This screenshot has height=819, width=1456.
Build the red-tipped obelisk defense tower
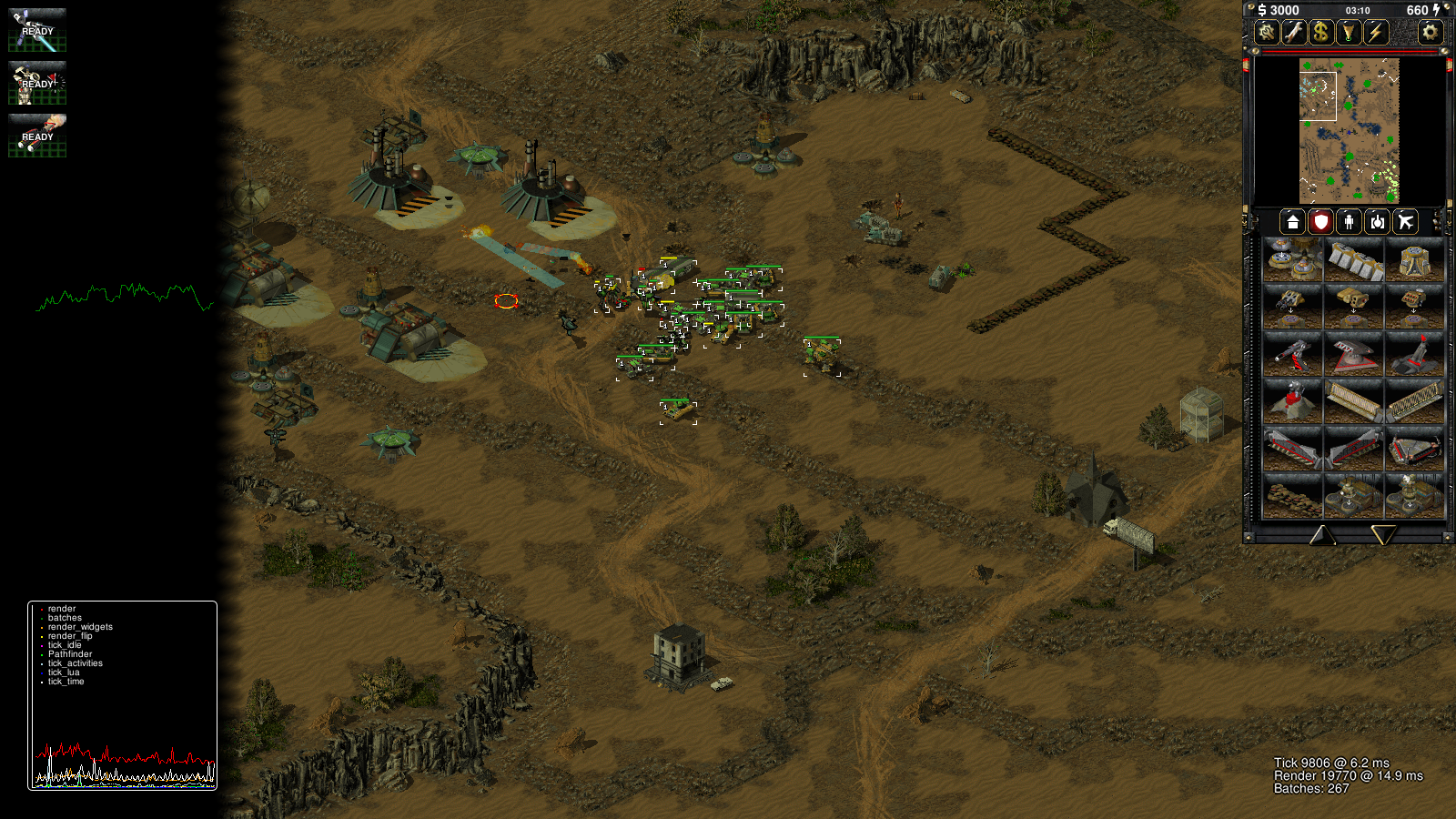[x=1414, y=354]
